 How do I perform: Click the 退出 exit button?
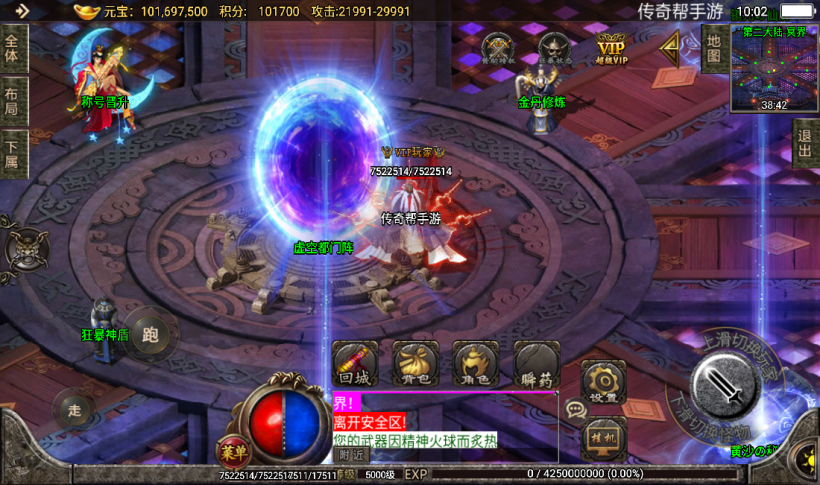click(x=805, y=144)
